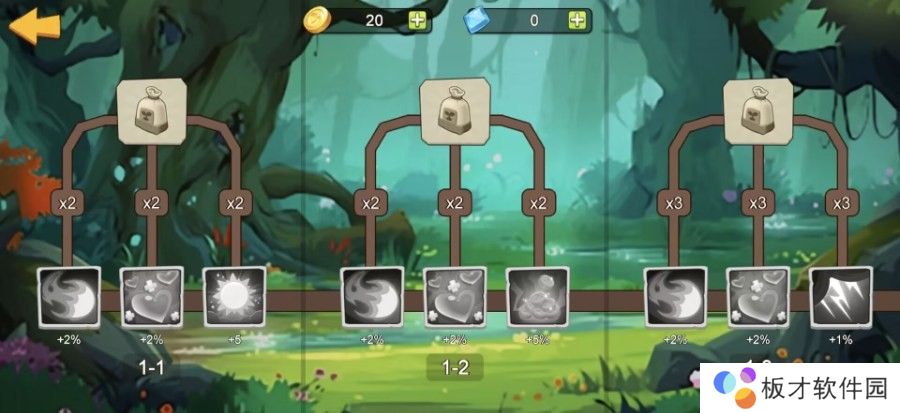Choose stage 1-2's fireball upgrade
This screenshot has width=900, height=413.
pos(372,297)
